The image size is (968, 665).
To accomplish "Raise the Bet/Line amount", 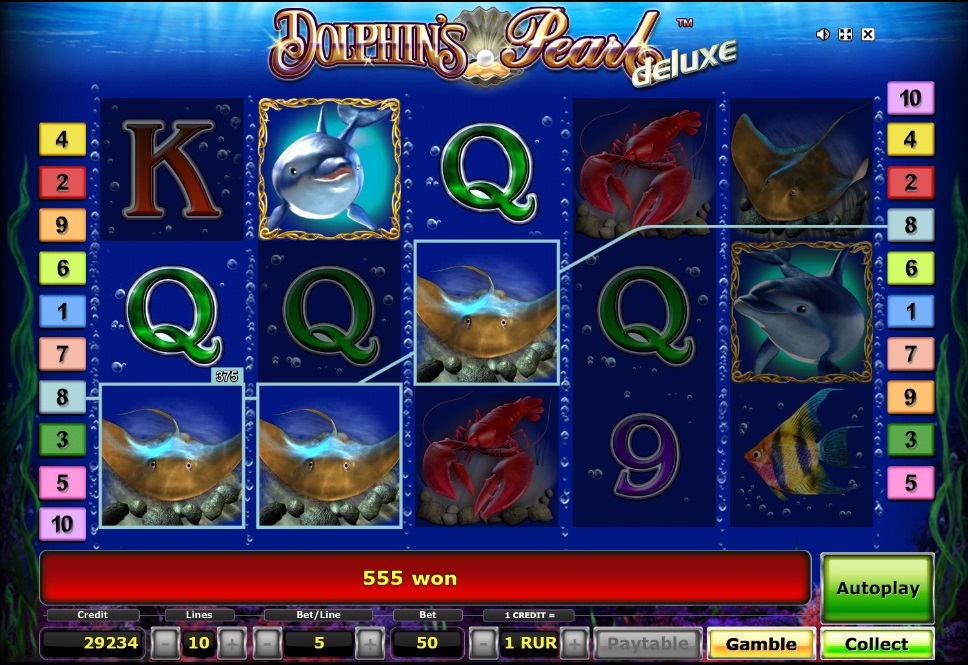I will (369, 643).
